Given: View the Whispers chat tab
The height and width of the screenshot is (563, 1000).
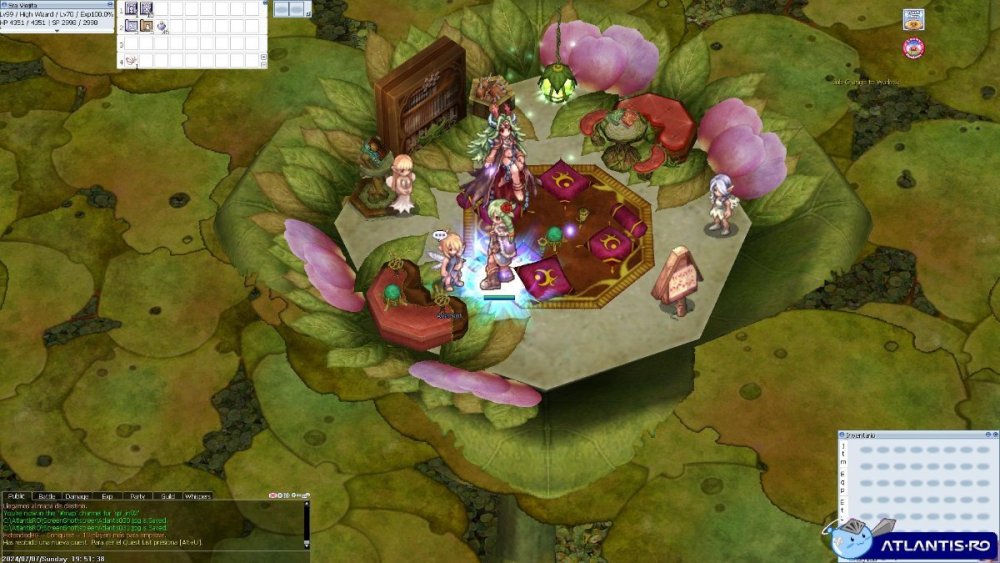Looking at the screenshot, I should coord(197,496).
